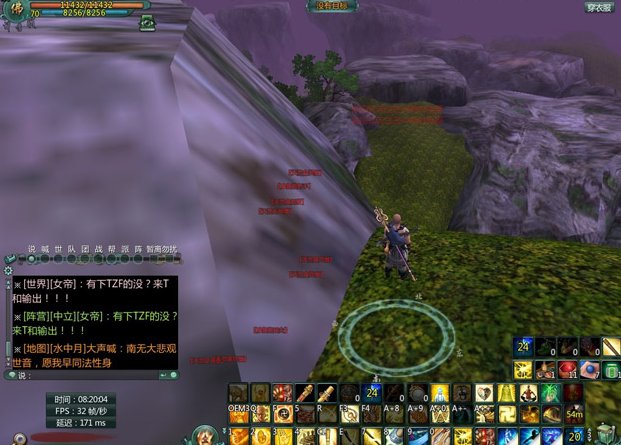
Task: Click the 穿衣服 button
Action: tap(598, 7)
